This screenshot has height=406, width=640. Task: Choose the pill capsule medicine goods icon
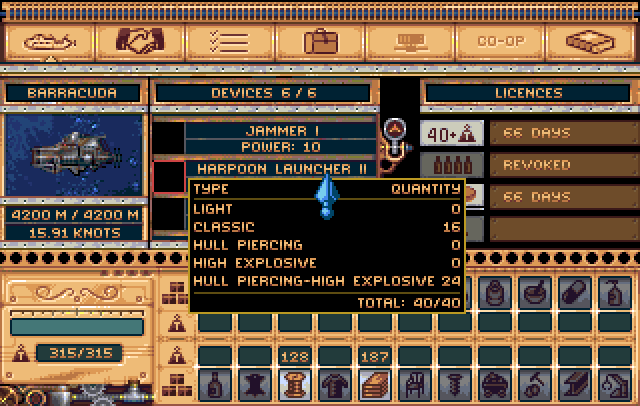coord(575,292)
